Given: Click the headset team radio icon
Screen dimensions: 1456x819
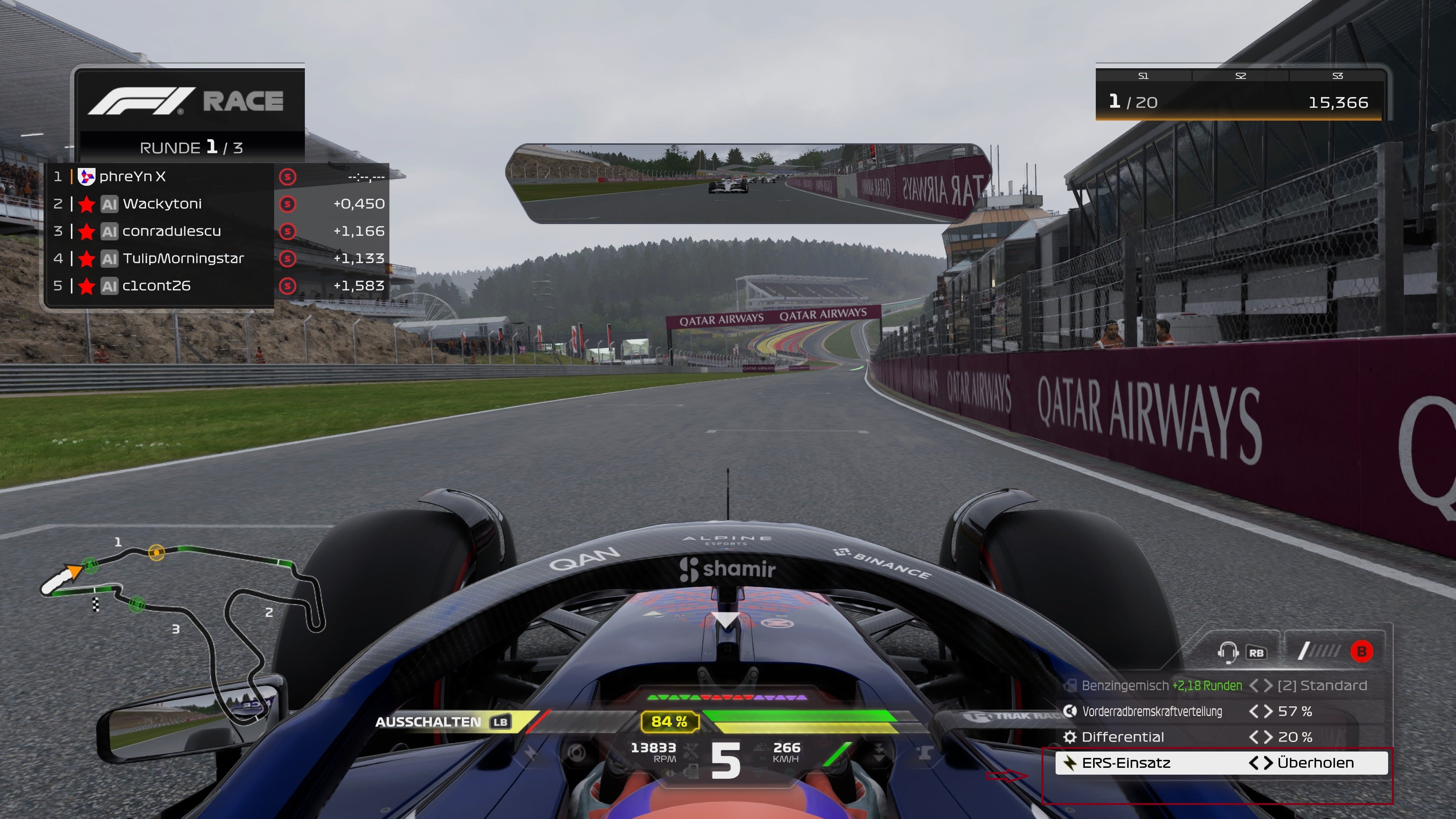Looking at the screenshot, I should click(1227, 652).
